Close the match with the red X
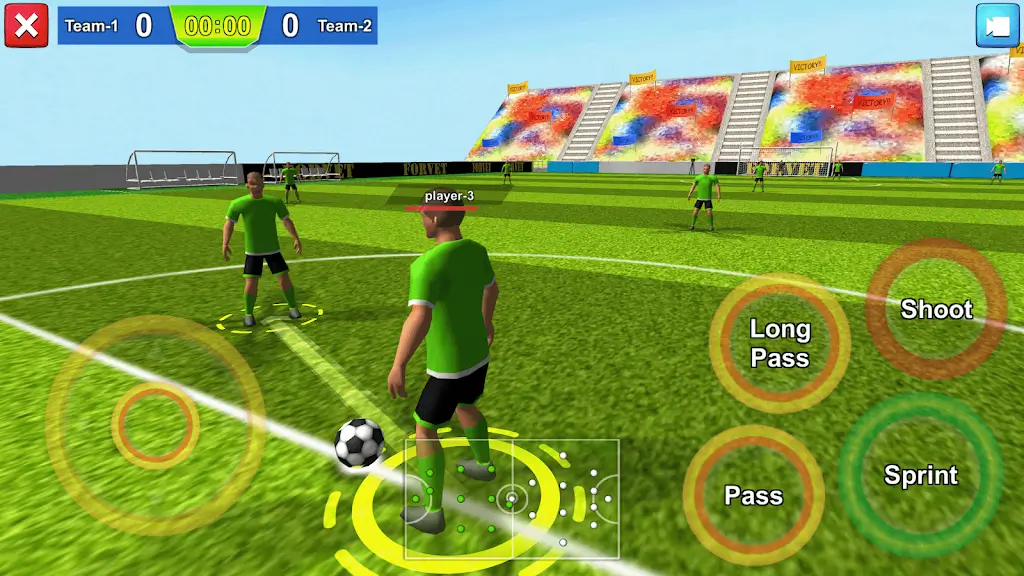Viewport: 1024px width, 576px height. 26,25
